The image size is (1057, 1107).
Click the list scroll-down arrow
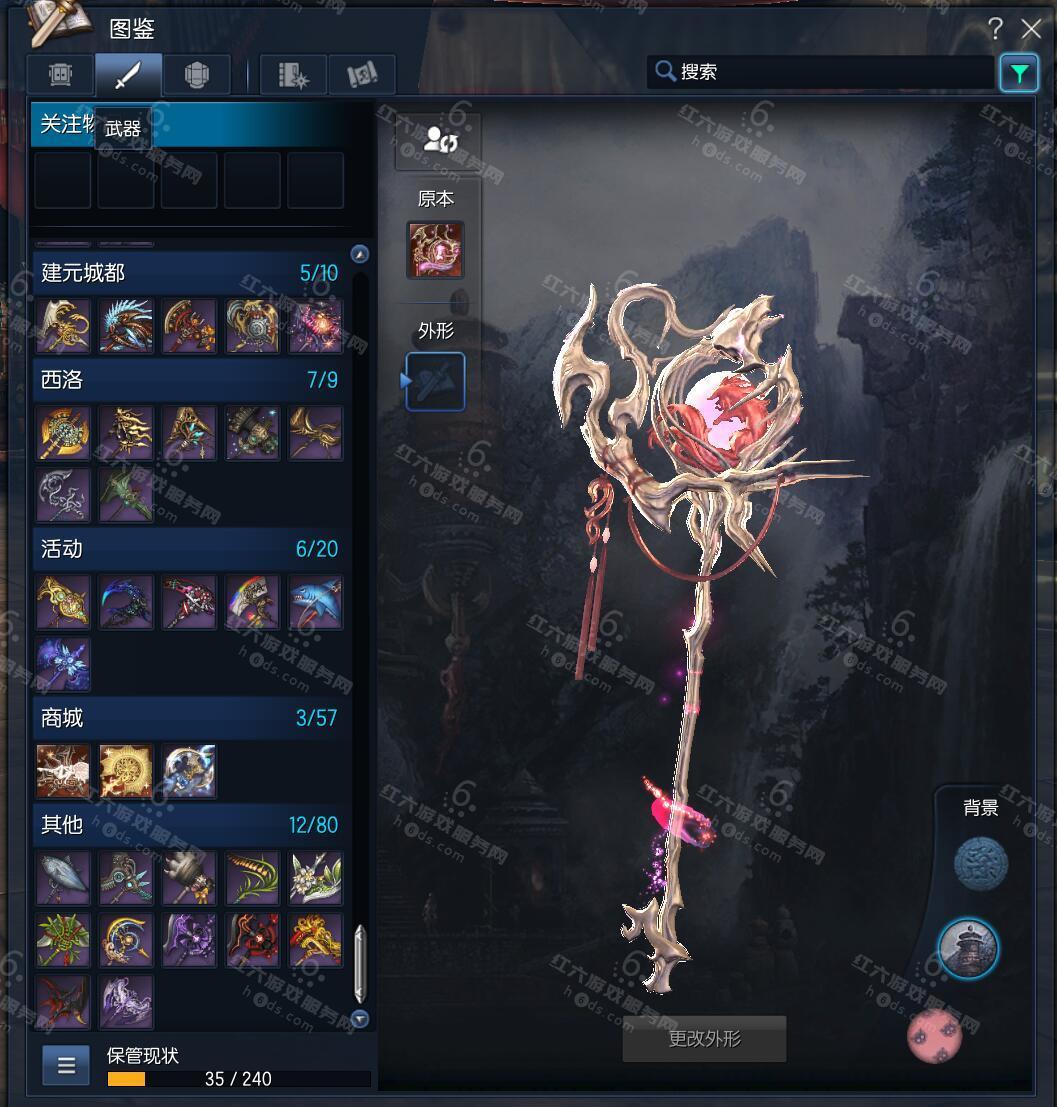[360, 1019]
